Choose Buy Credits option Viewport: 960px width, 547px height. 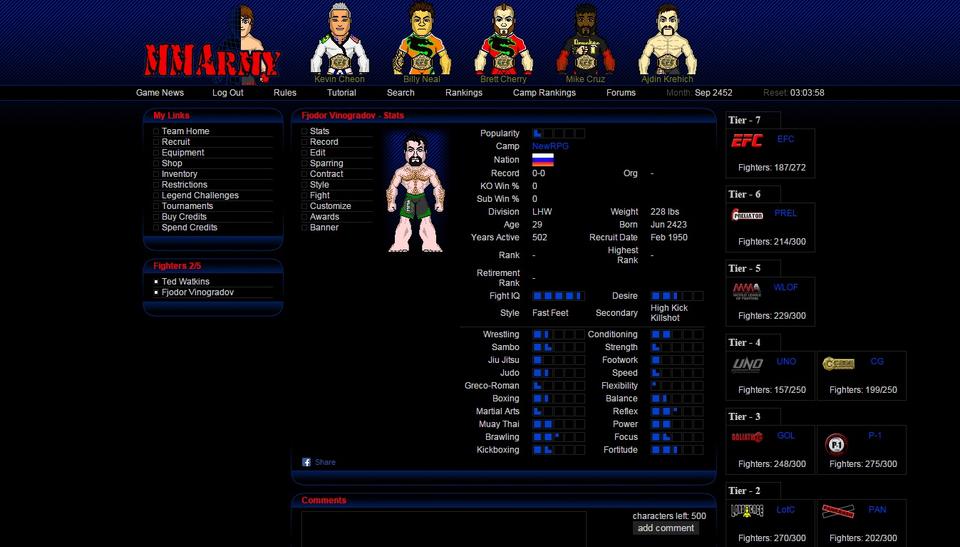tap(184, 217)
